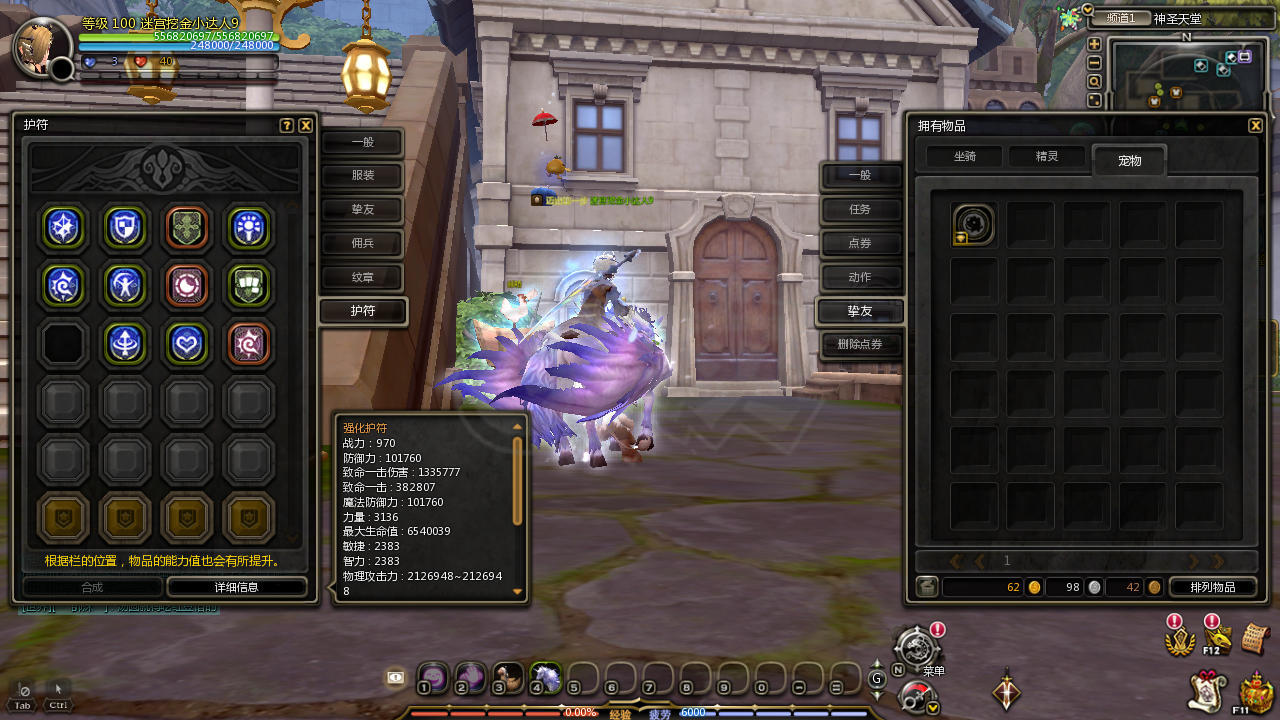Activate skill in hotbar slot 1
This screenshot has height=720, width=1280.
(432, 677)
